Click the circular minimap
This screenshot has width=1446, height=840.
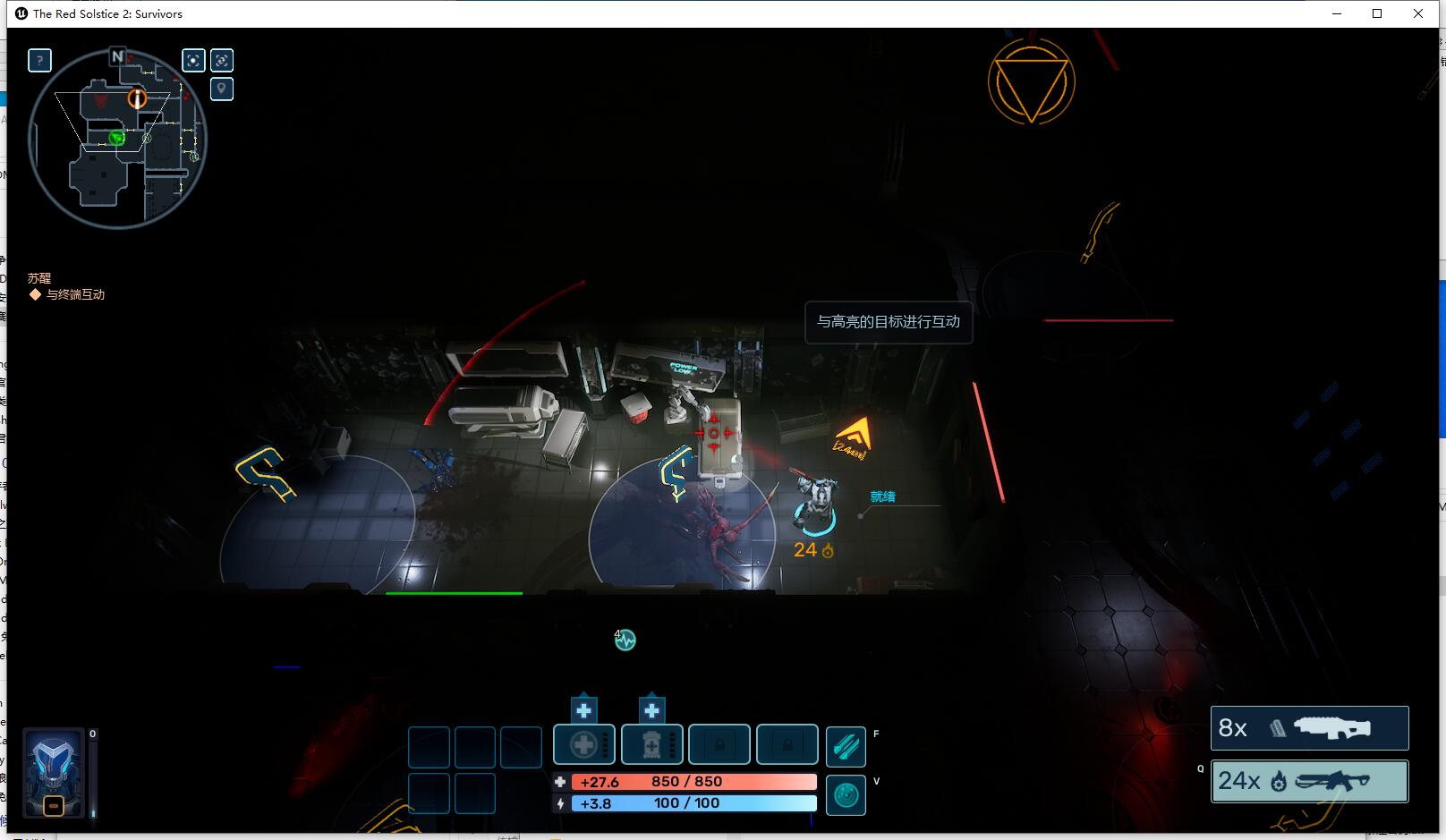(117, 139)
